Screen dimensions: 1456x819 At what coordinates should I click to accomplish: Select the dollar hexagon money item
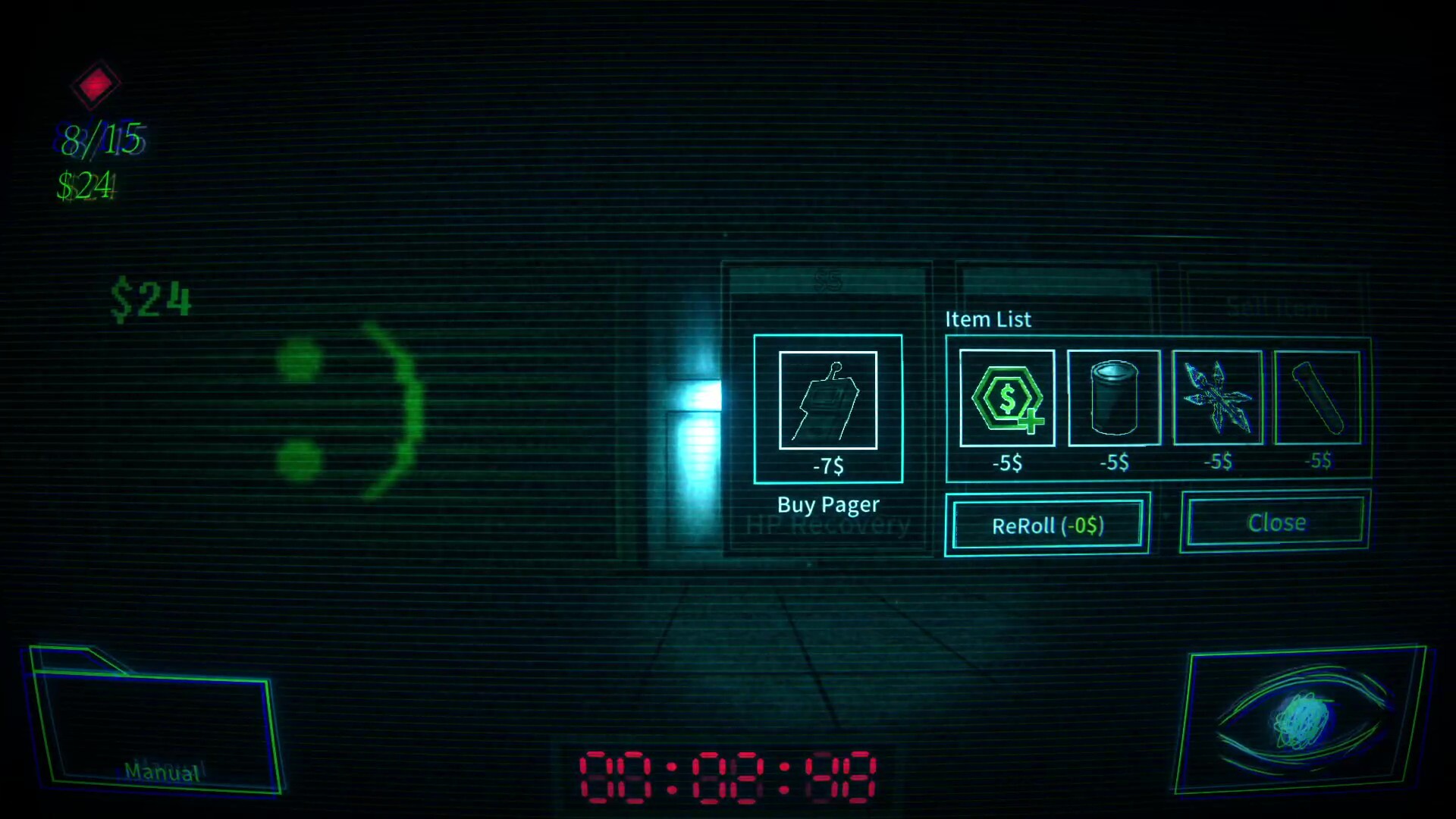pos(1006,397)
